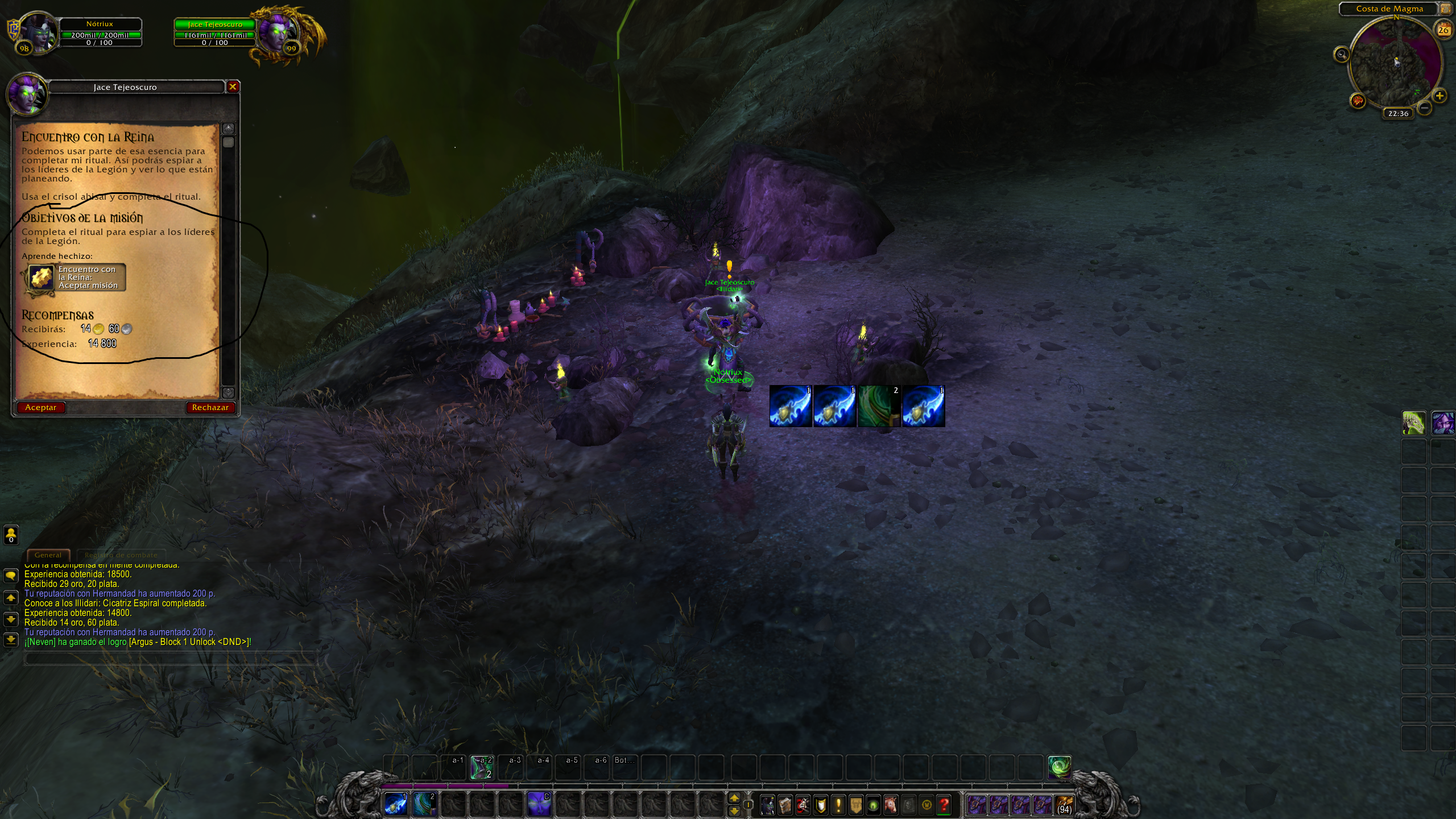The image size is (1456, 819).
Task: Open the minimap tracking magnifier button
Action: [x=1342, y=55]
